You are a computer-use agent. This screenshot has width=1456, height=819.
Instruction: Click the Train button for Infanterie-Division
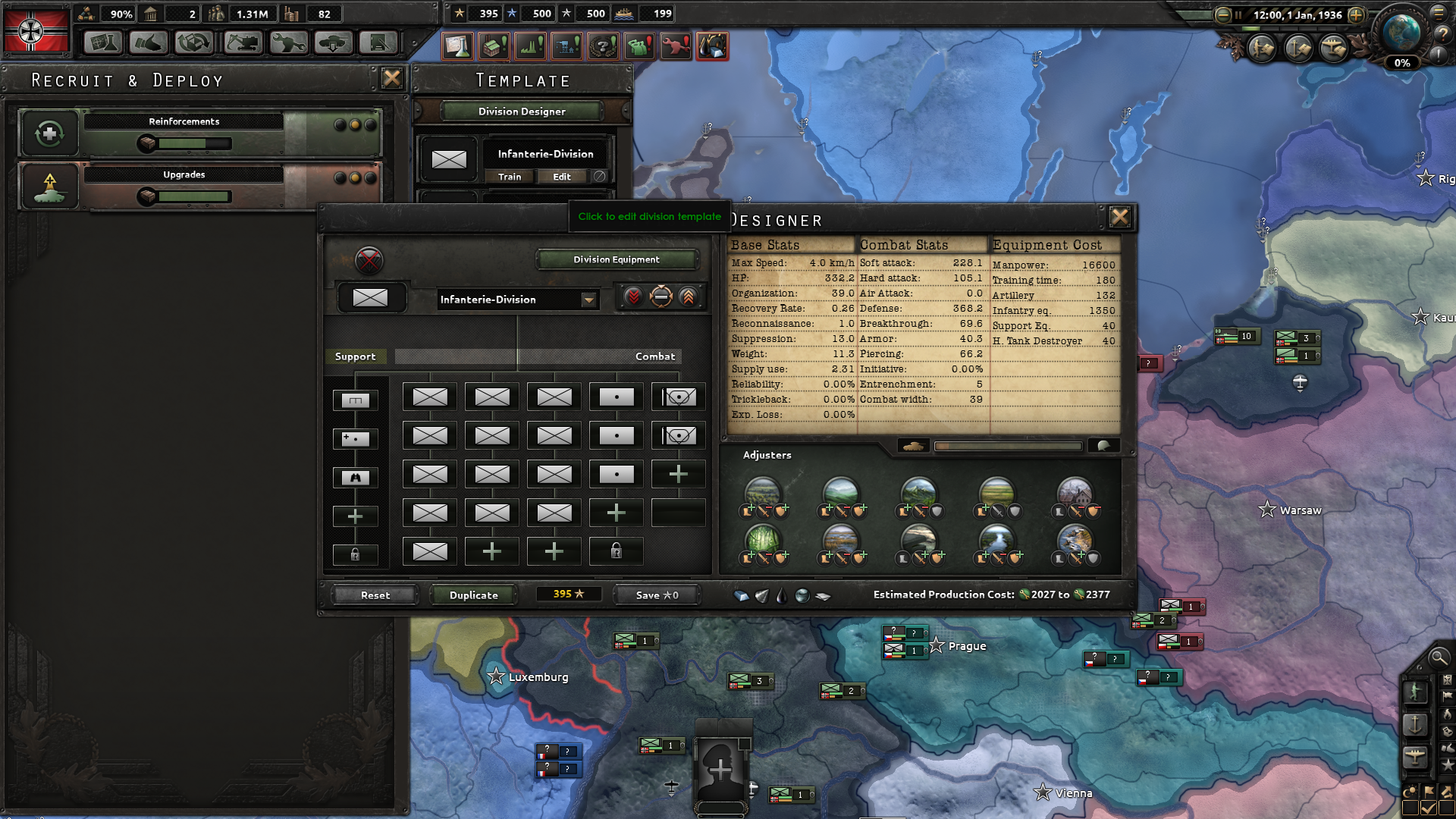(x=510, y=177)
